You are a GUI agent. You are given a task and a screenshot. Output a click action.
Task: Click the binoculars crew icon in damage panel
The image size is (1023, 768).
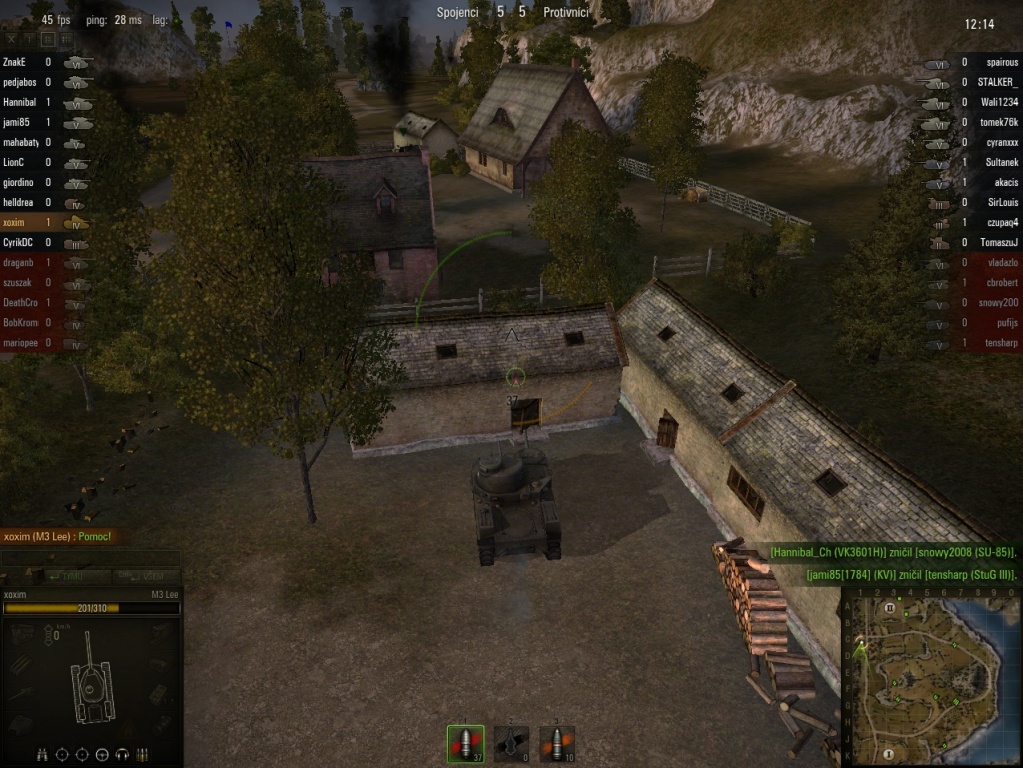coord(42,753)
